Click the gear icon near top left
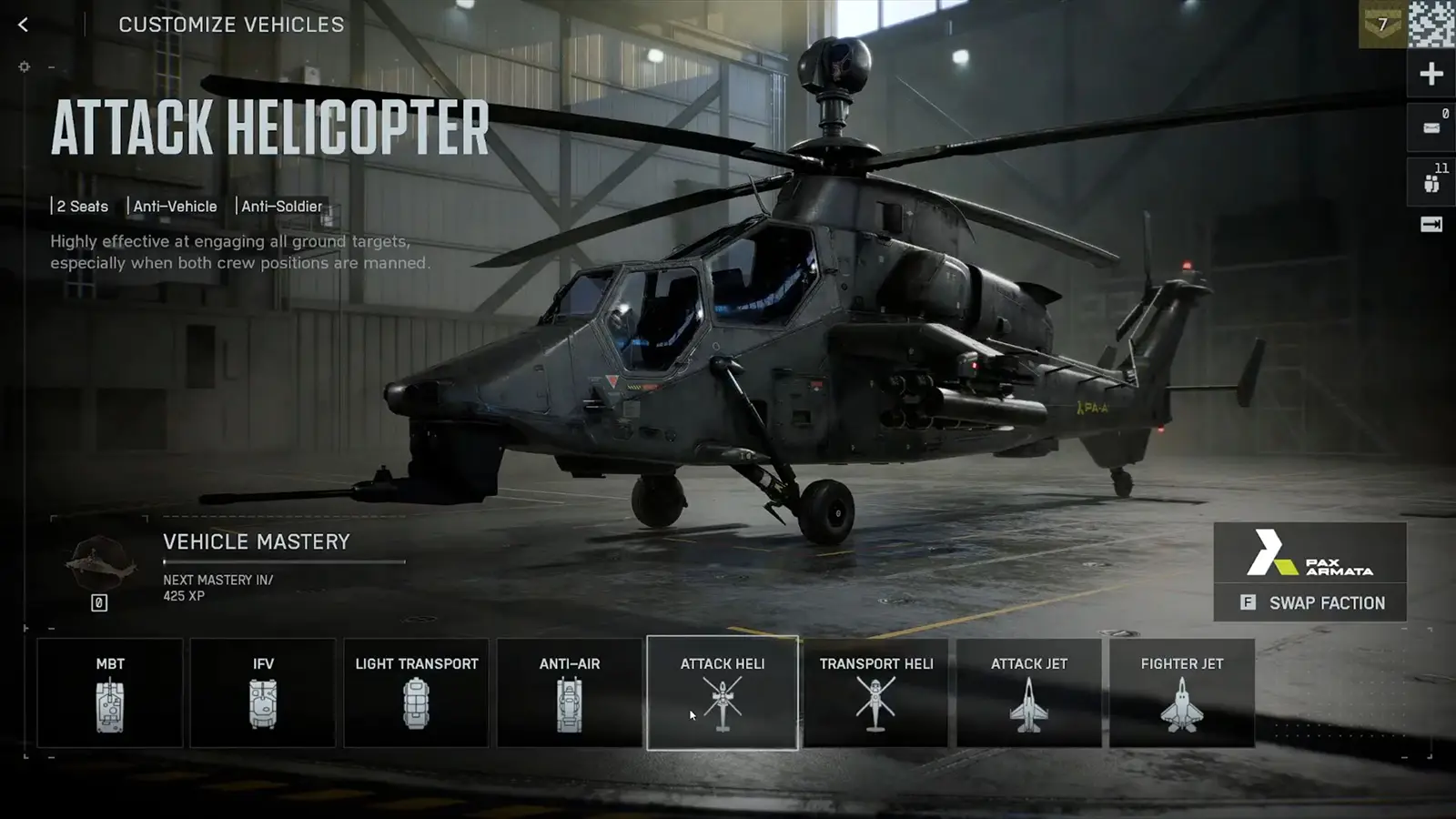 pos(24,66)
